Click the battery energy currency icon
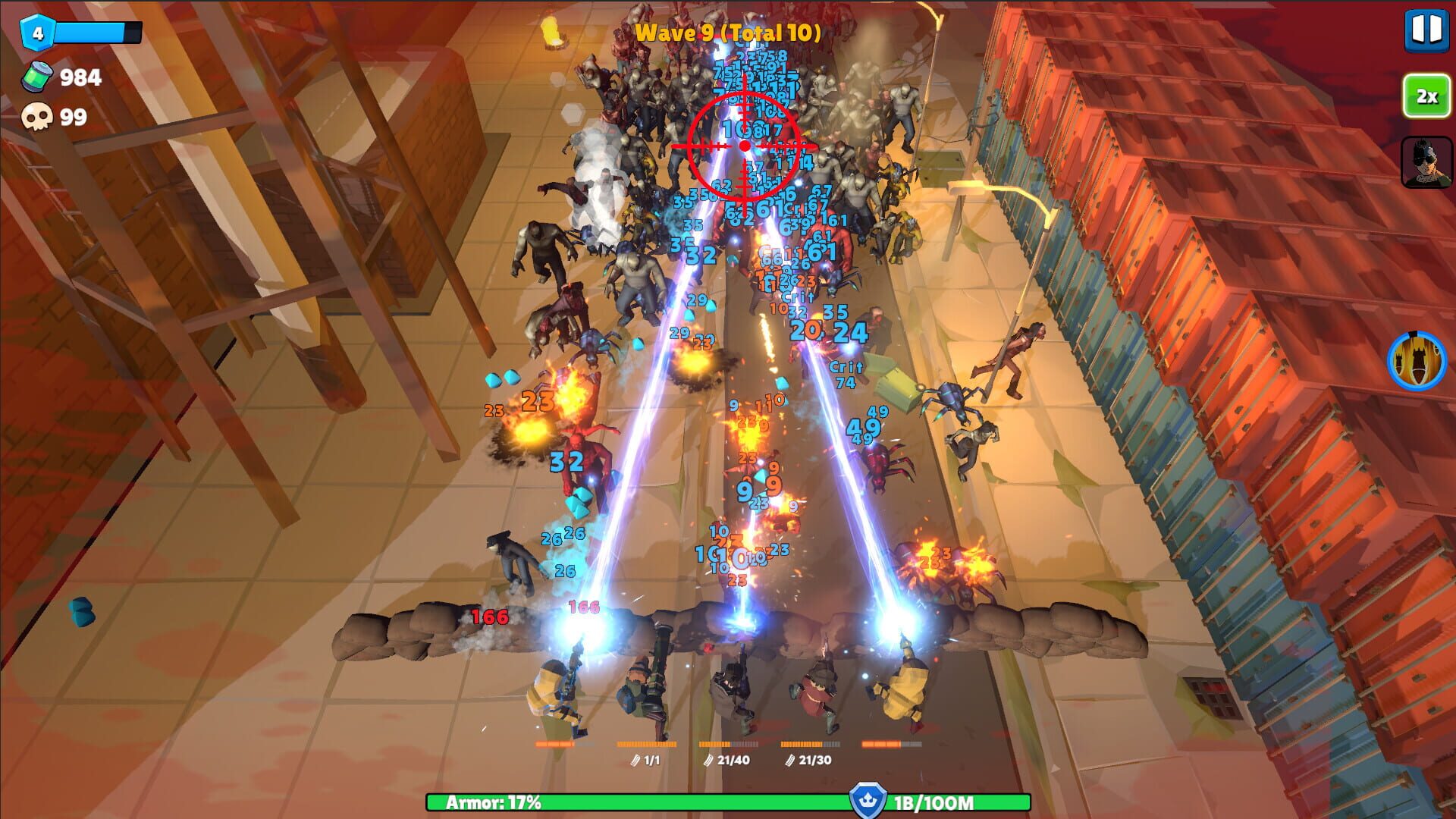Screen dimensions: 1456x819 click(x=36, y=76)
